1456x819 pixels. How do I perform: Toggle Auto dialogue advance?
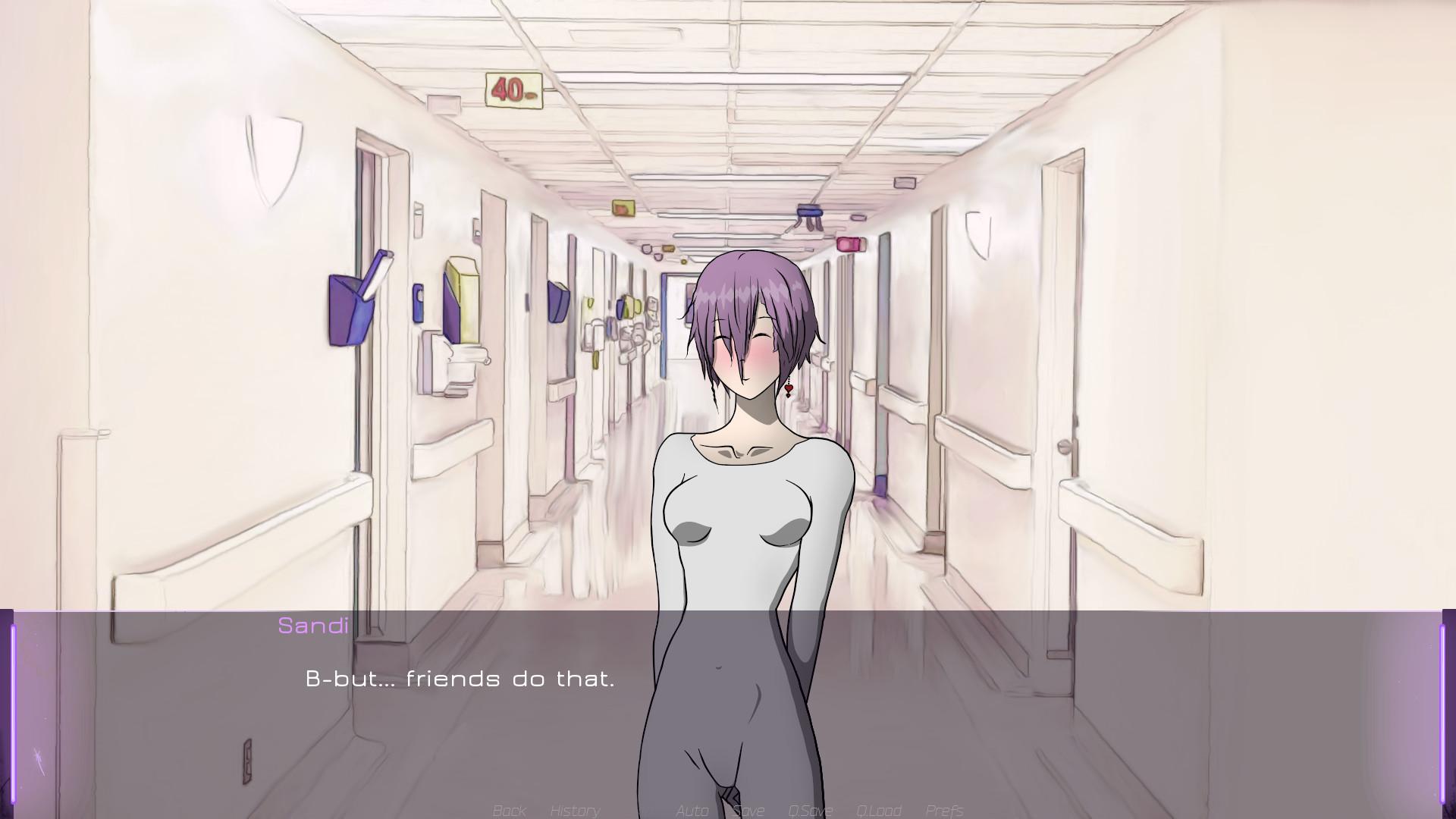692,811
